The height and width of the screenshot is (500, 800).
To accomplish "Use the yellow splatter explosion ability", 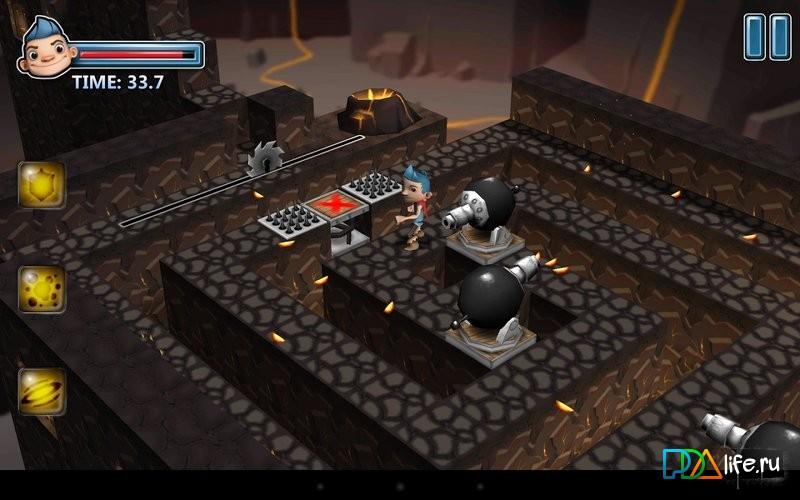I will pos(42,289).
